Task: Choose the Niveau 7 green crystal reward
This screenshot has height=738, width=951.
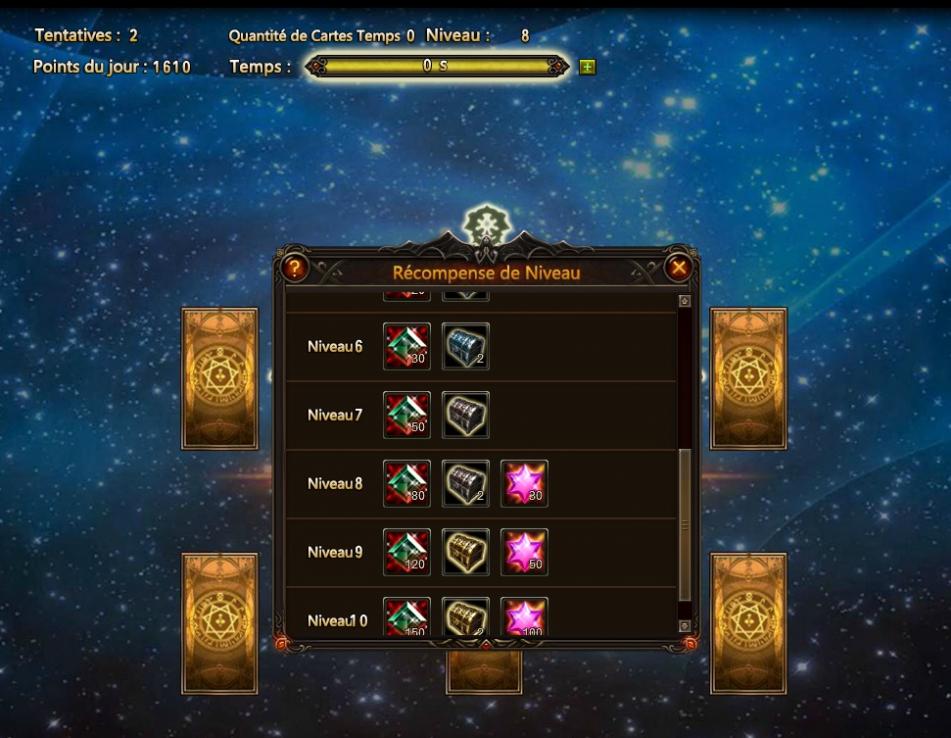Action: click(x=407, y=415)
